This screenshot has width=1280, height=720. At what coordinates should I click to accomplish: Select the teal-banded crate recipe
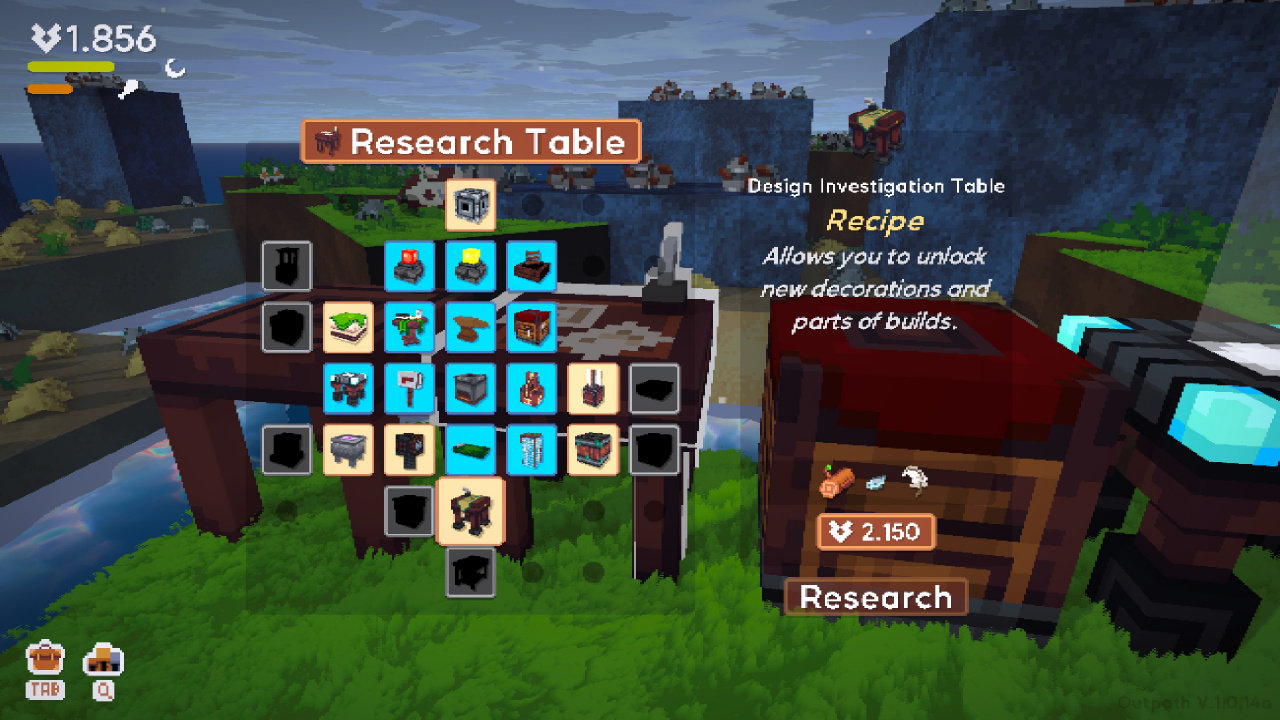(x=593, y=449)
